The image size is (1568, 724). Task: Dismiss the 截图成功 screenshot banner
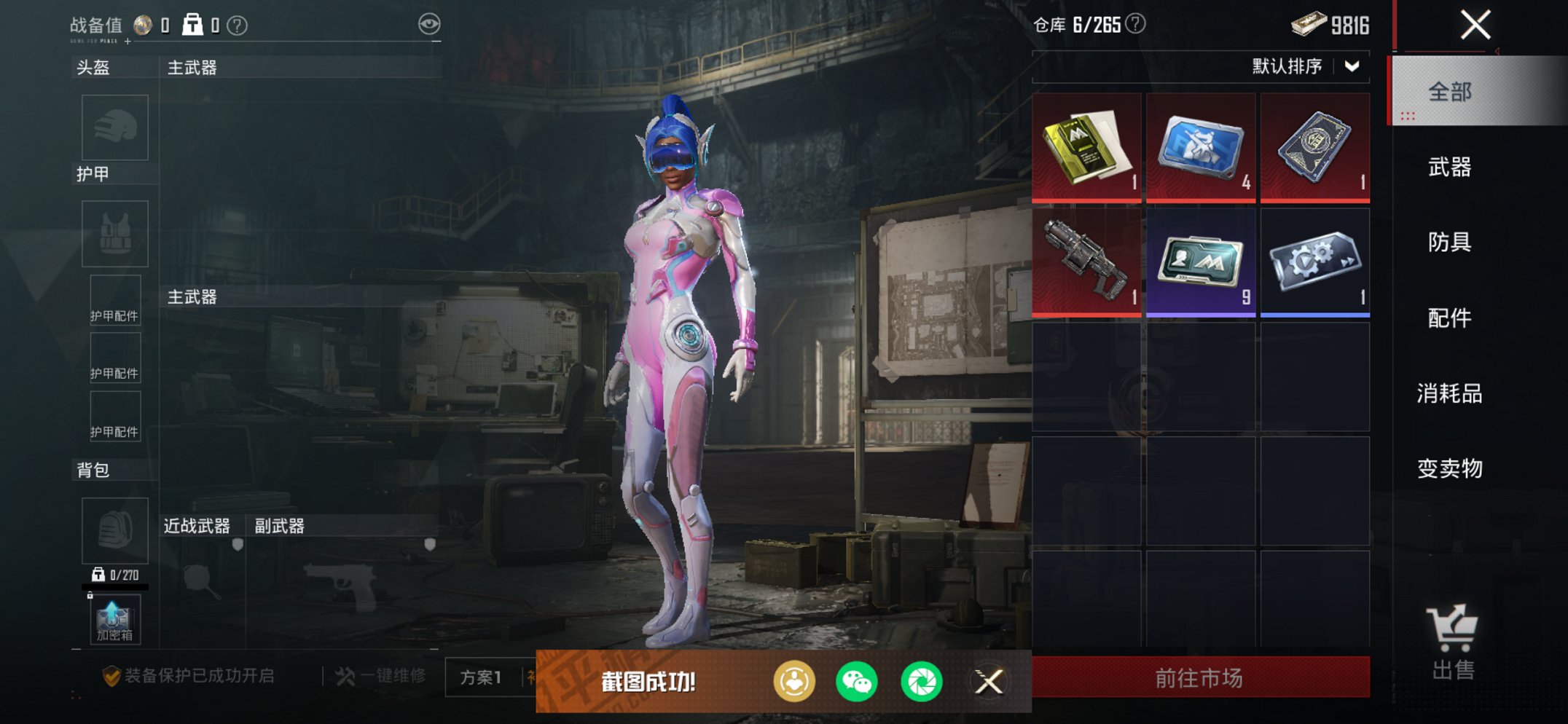tap(989, 682)
